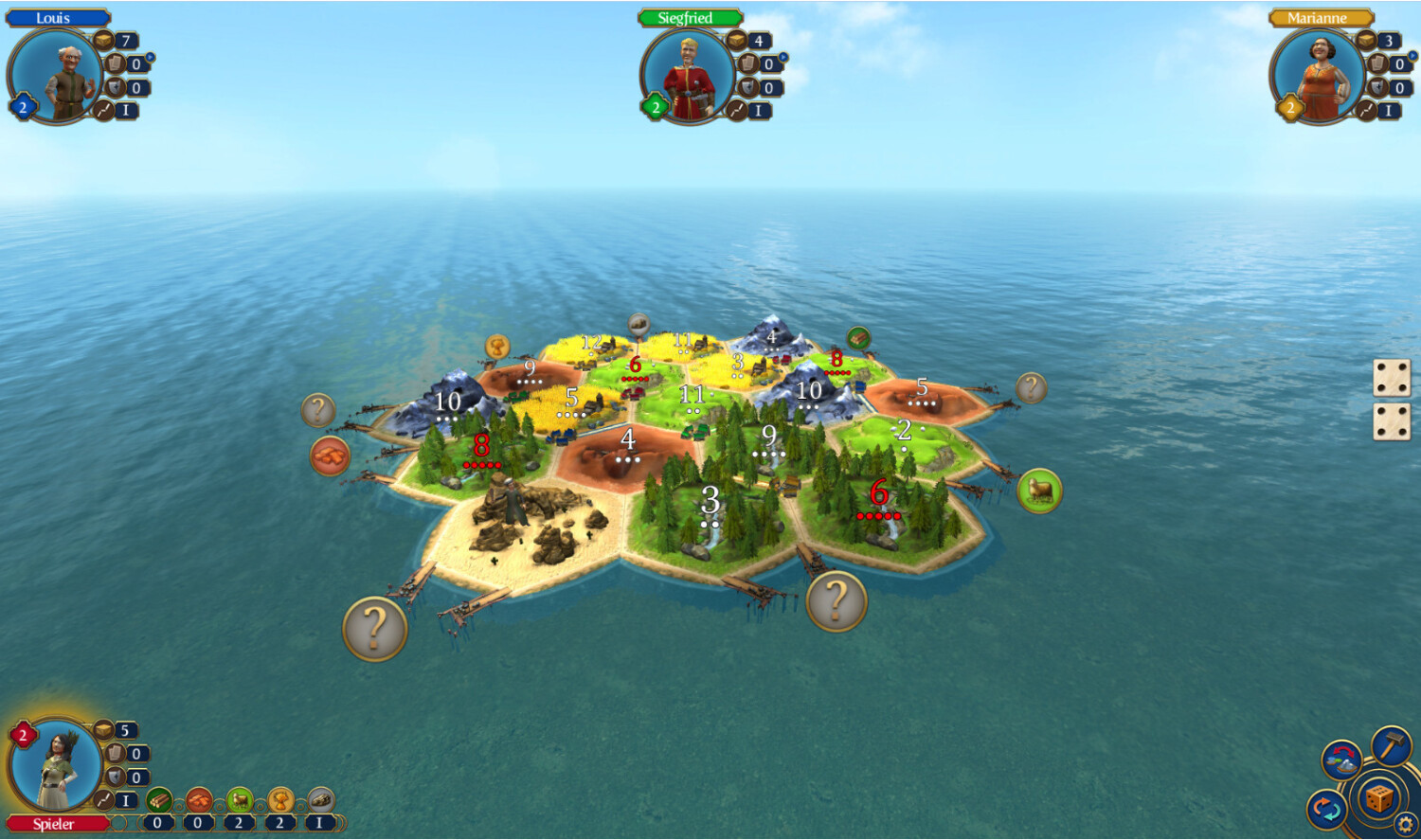Click the brick harbor marker
The image size is (1421, 840).
coord(330,456)
